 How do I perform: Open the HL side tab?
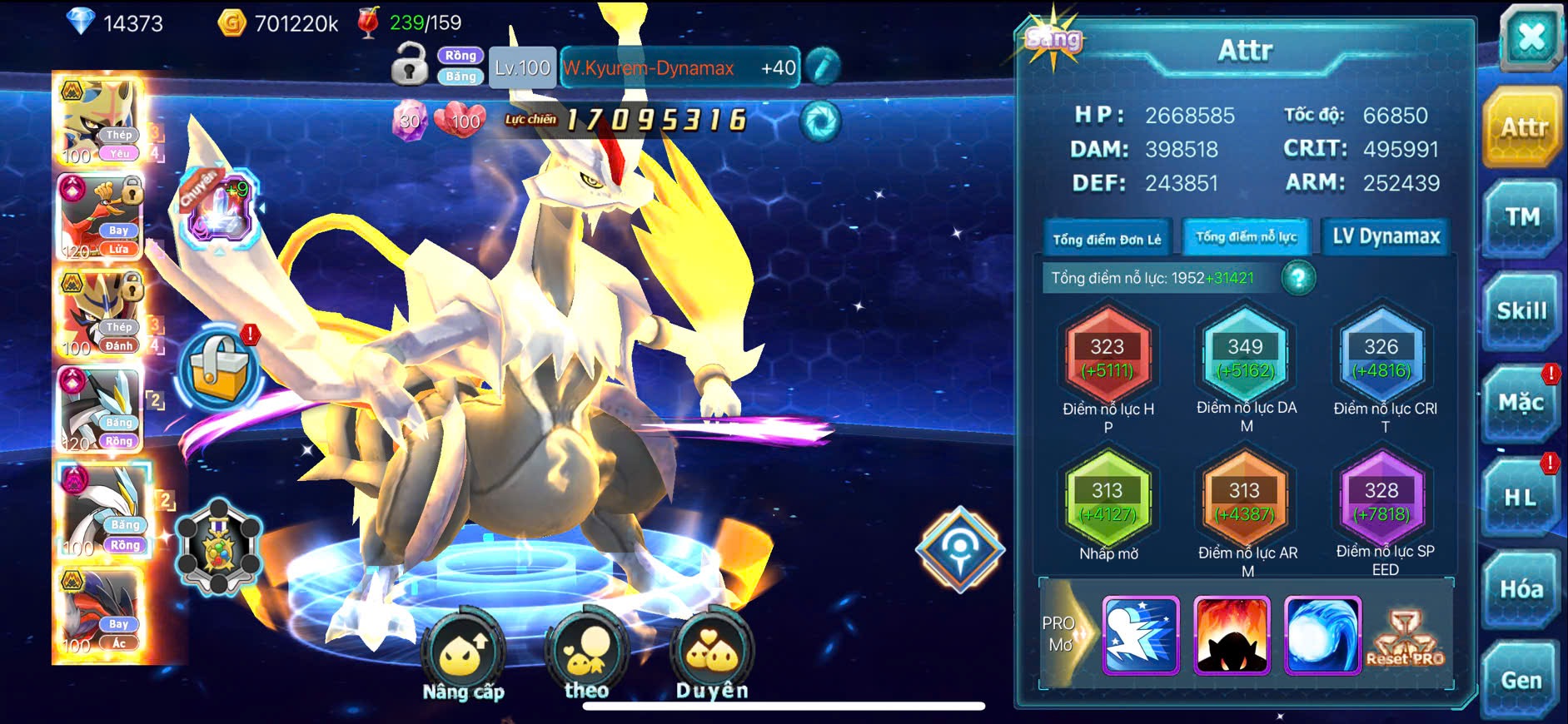(x=1521, y=498)
